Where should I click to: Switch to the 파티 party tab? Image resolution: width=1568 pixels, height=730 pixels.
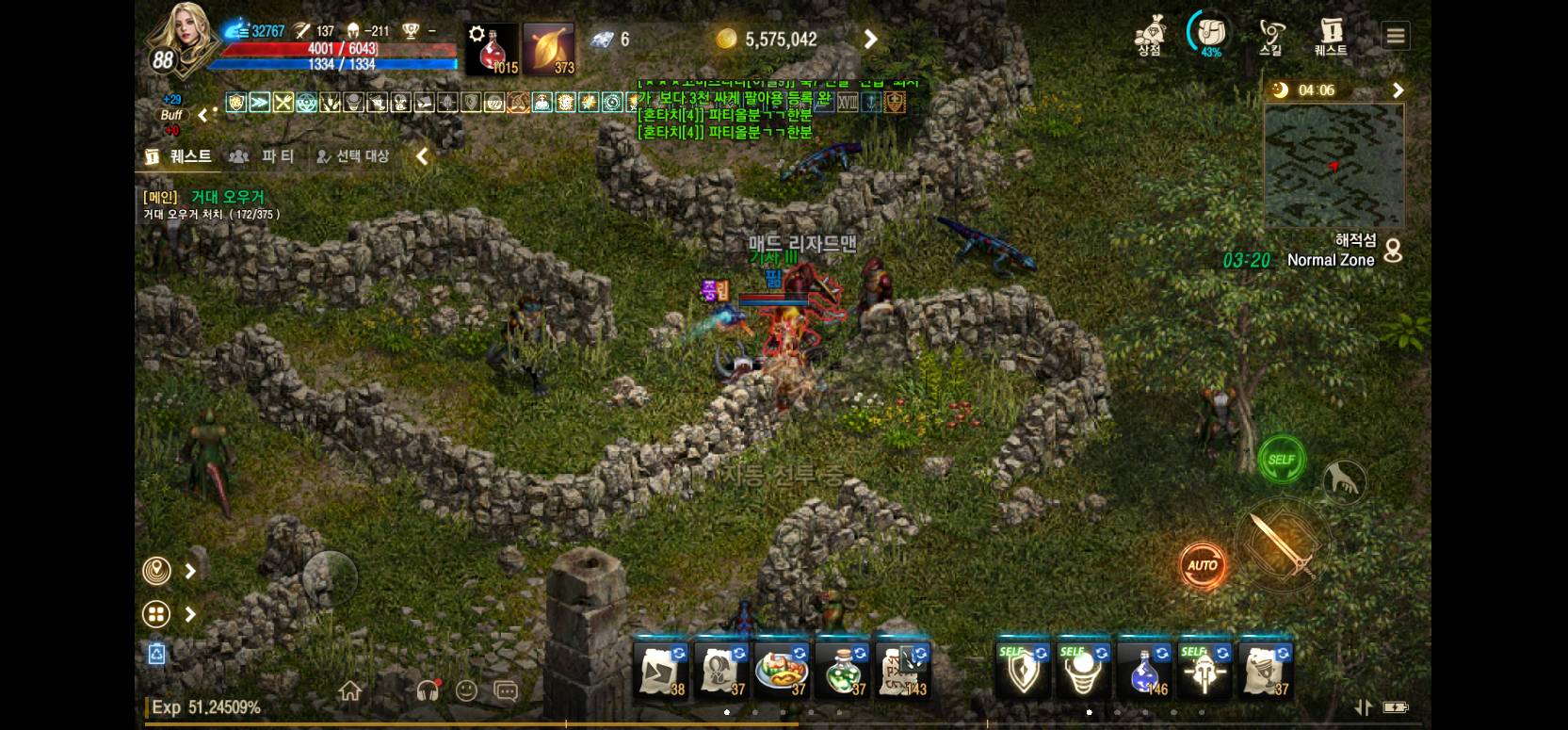(x=266, y=156)
